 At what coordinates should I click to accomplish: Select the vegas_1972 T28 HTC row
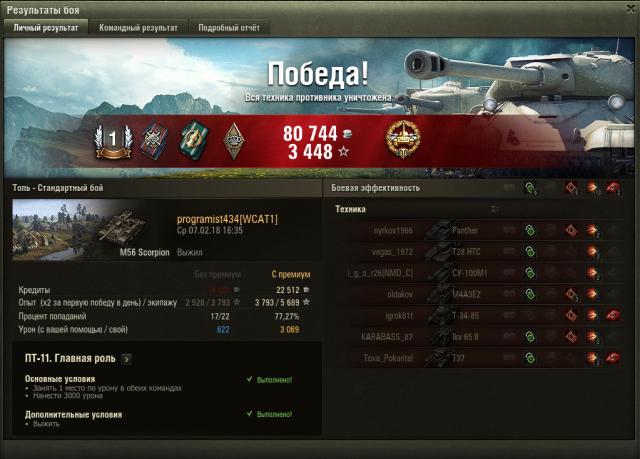[x=480, y=251]
